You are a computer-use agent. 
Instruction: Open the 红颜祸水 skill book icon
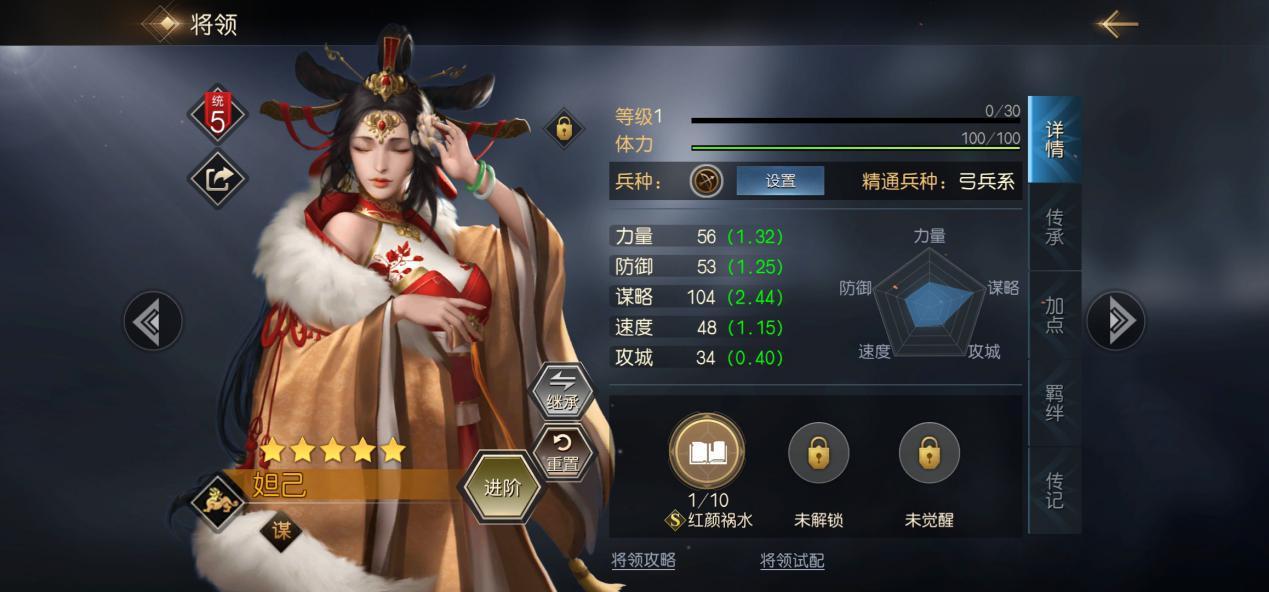pyautogui.click(x=708, y=454)
